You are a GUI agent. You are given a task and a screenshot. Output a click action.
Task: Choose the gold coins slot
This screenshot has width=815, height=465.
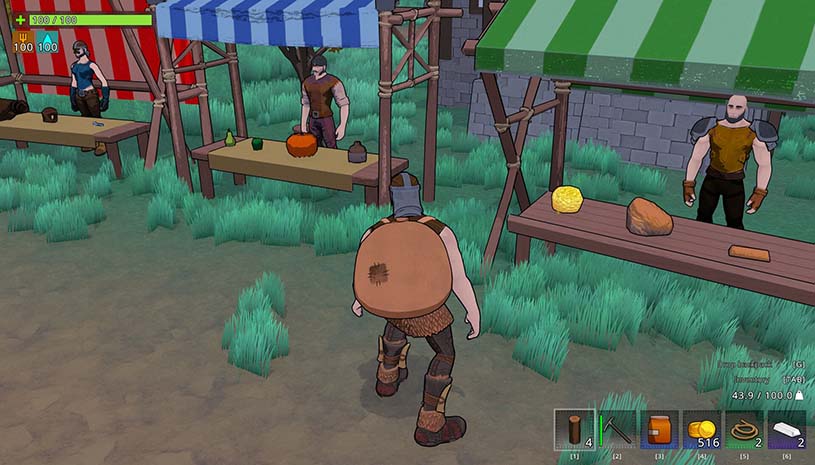702,429
